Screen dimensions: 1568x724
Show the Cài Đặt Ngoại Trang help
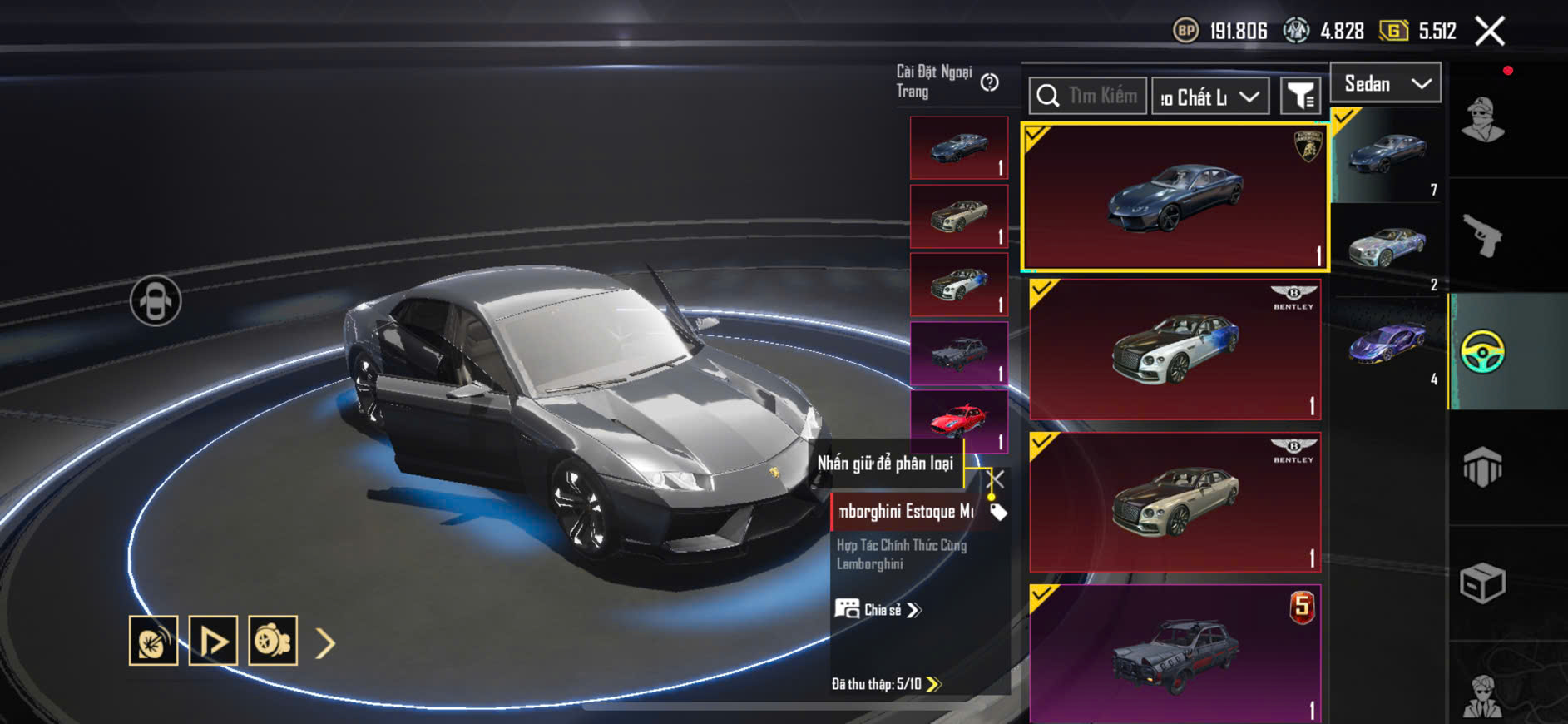tap(989, 82)
